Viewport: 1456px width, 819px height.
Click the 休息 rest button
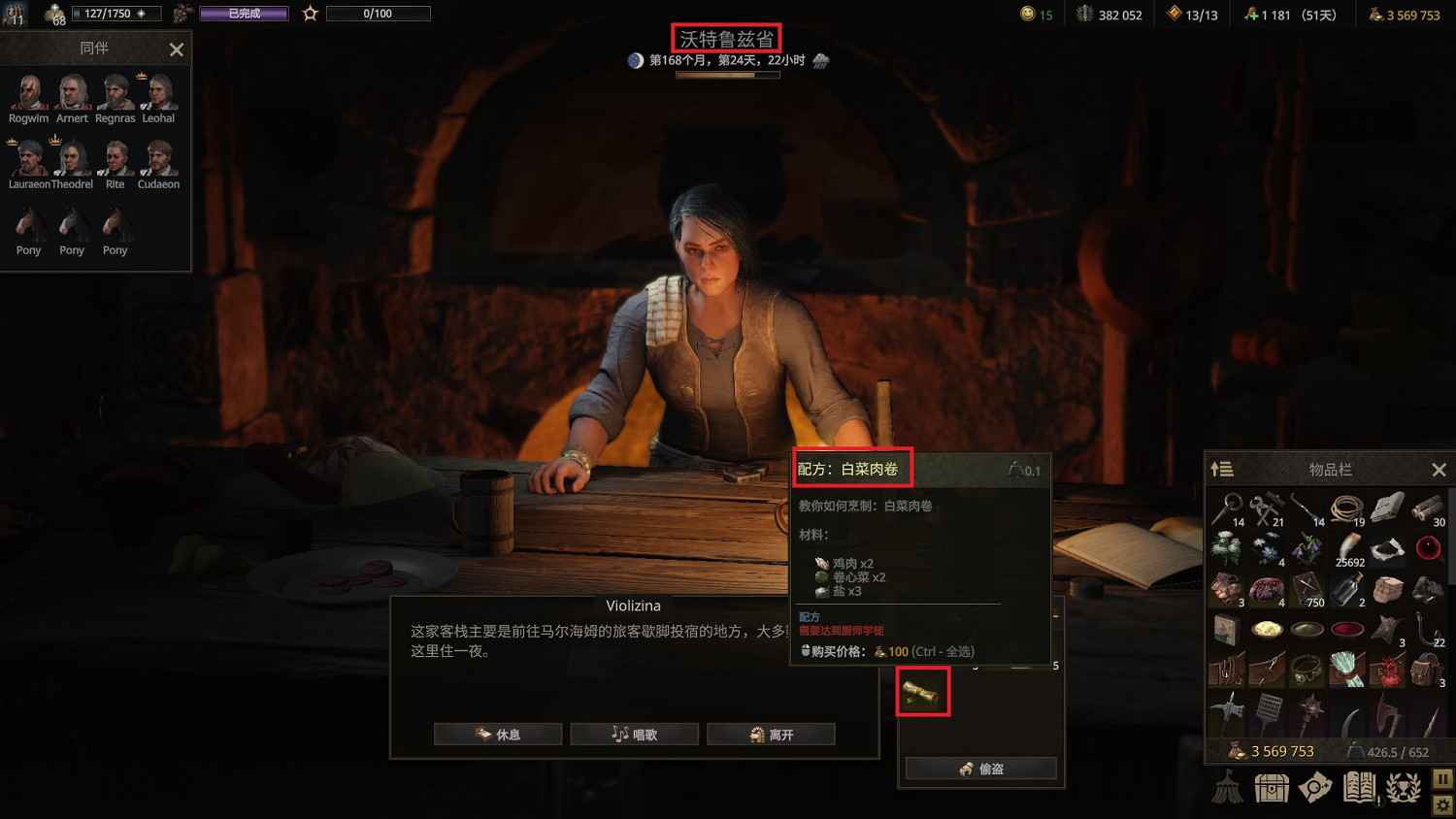(498, 734)
